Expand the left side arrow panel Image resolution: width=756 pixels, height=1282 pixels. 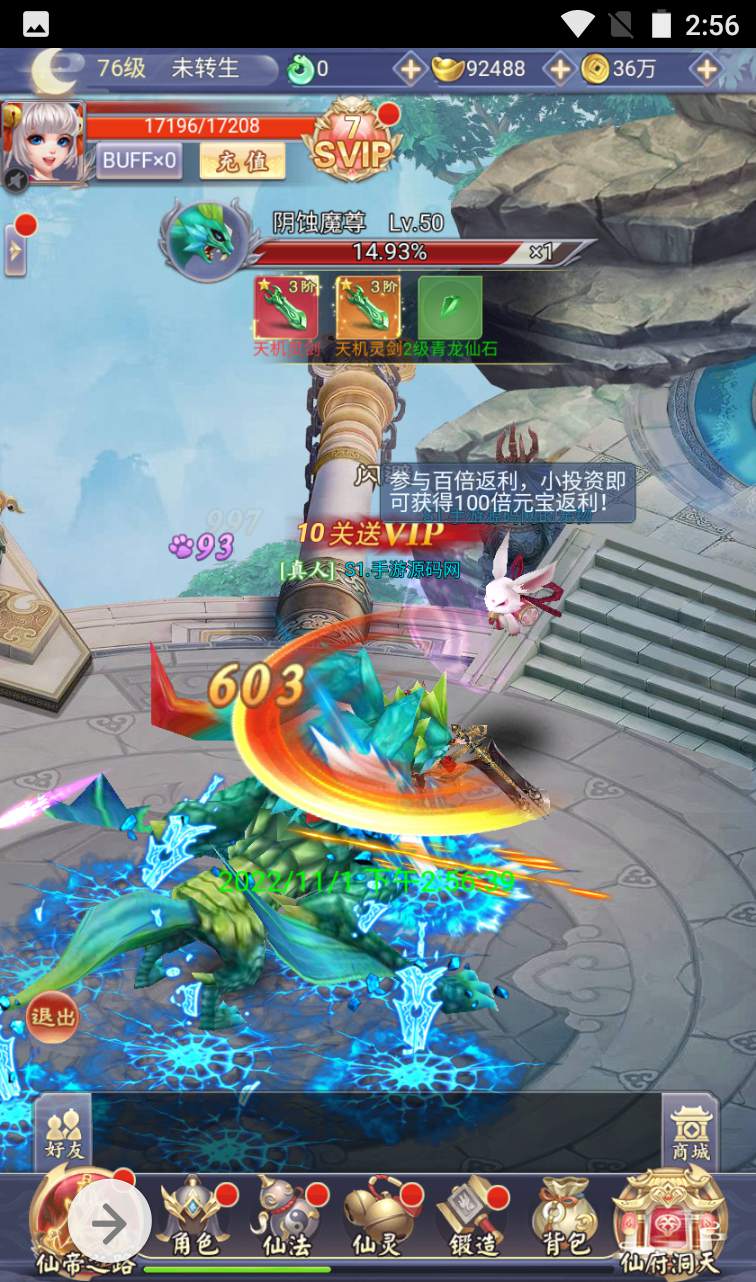pos(15,251)
